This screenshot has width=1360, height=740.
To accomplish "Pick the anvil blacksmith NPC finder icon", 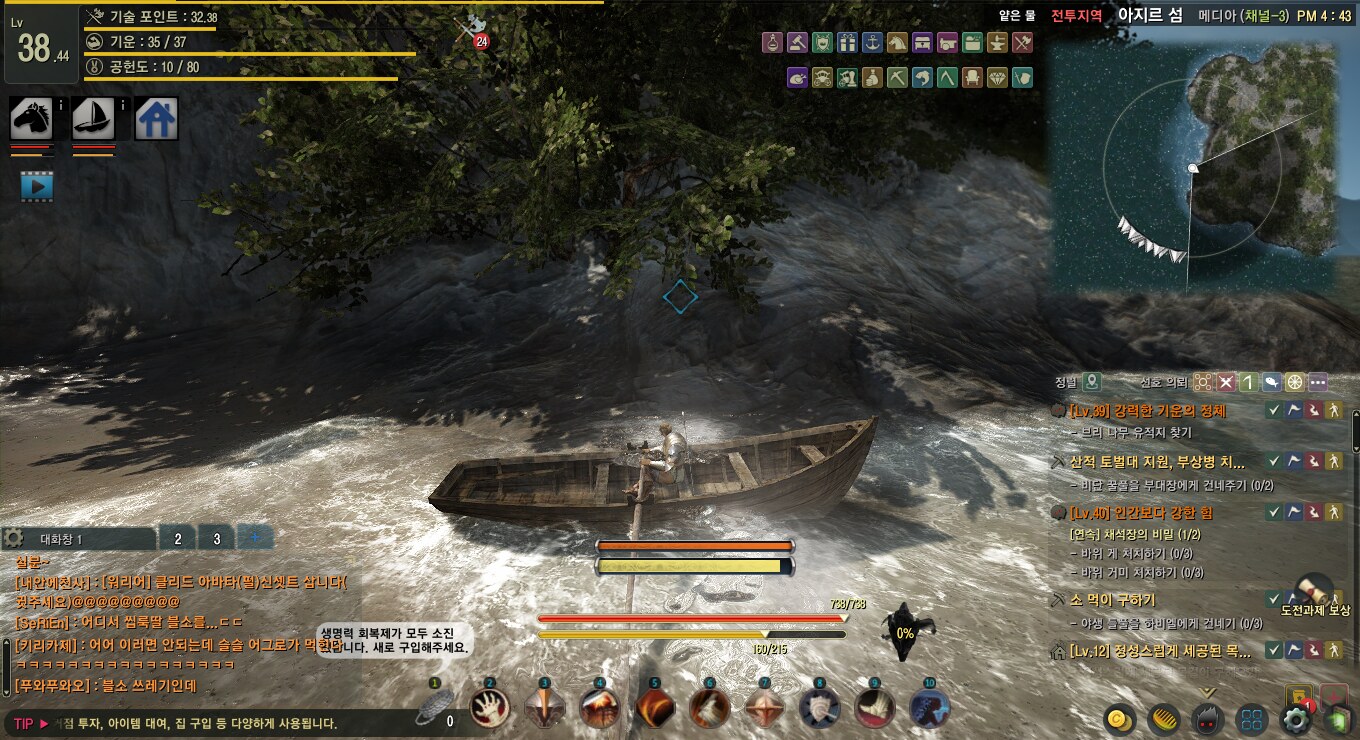I will (x=997, y=42).
